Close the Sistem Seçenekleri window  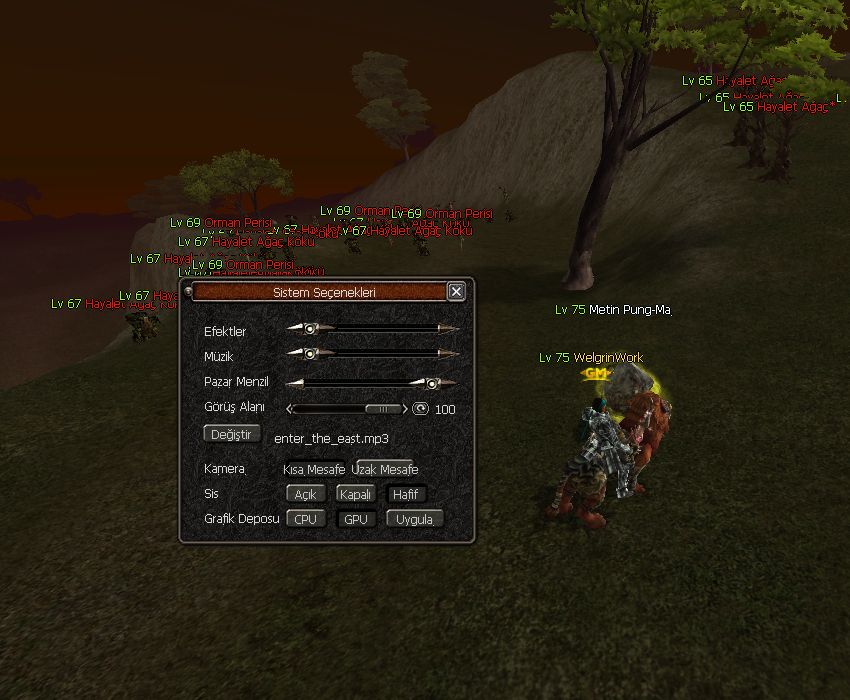(x=456, y=291)
